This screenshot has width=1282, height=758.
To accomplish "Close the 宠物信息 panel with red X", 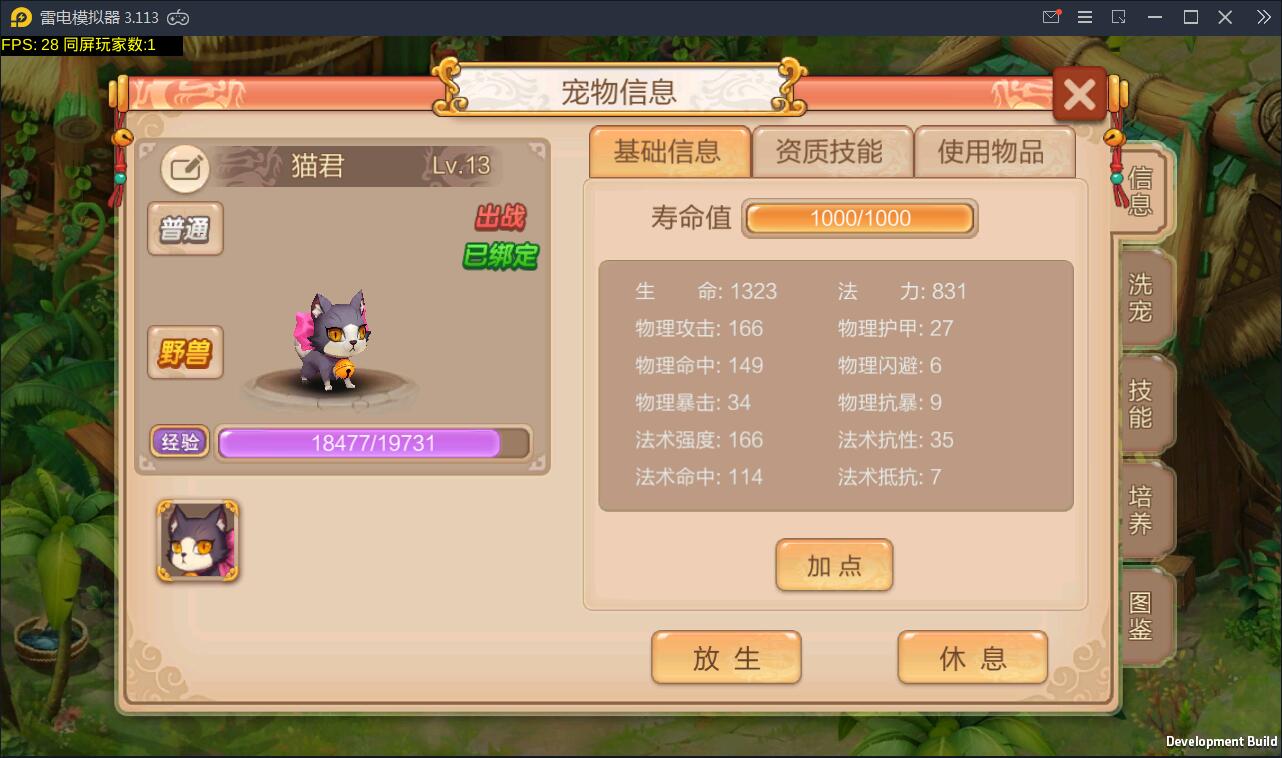I will click(1079, 93).
